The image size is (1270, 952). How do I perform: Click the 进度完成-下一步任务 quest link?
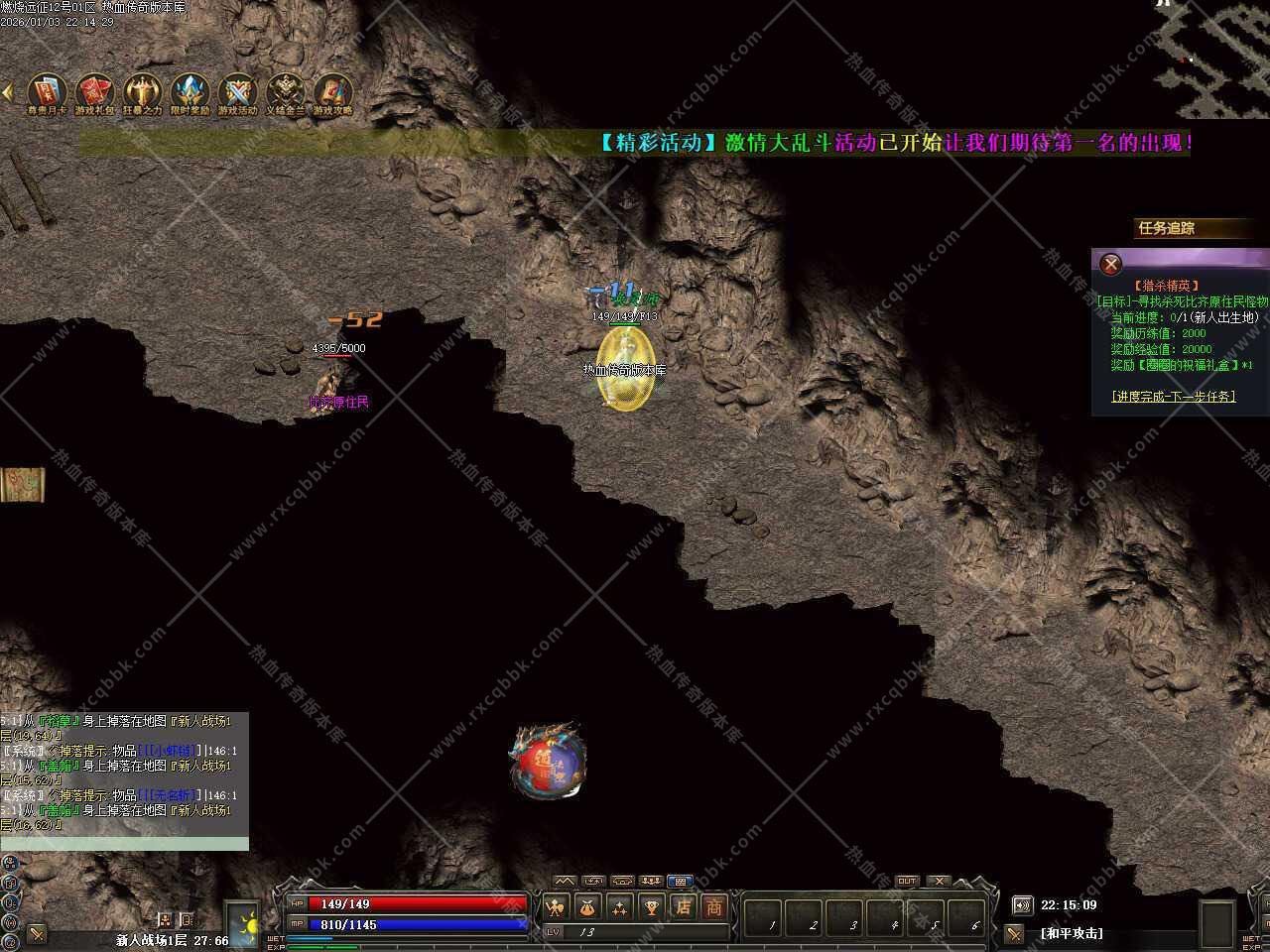(1174, 397)
